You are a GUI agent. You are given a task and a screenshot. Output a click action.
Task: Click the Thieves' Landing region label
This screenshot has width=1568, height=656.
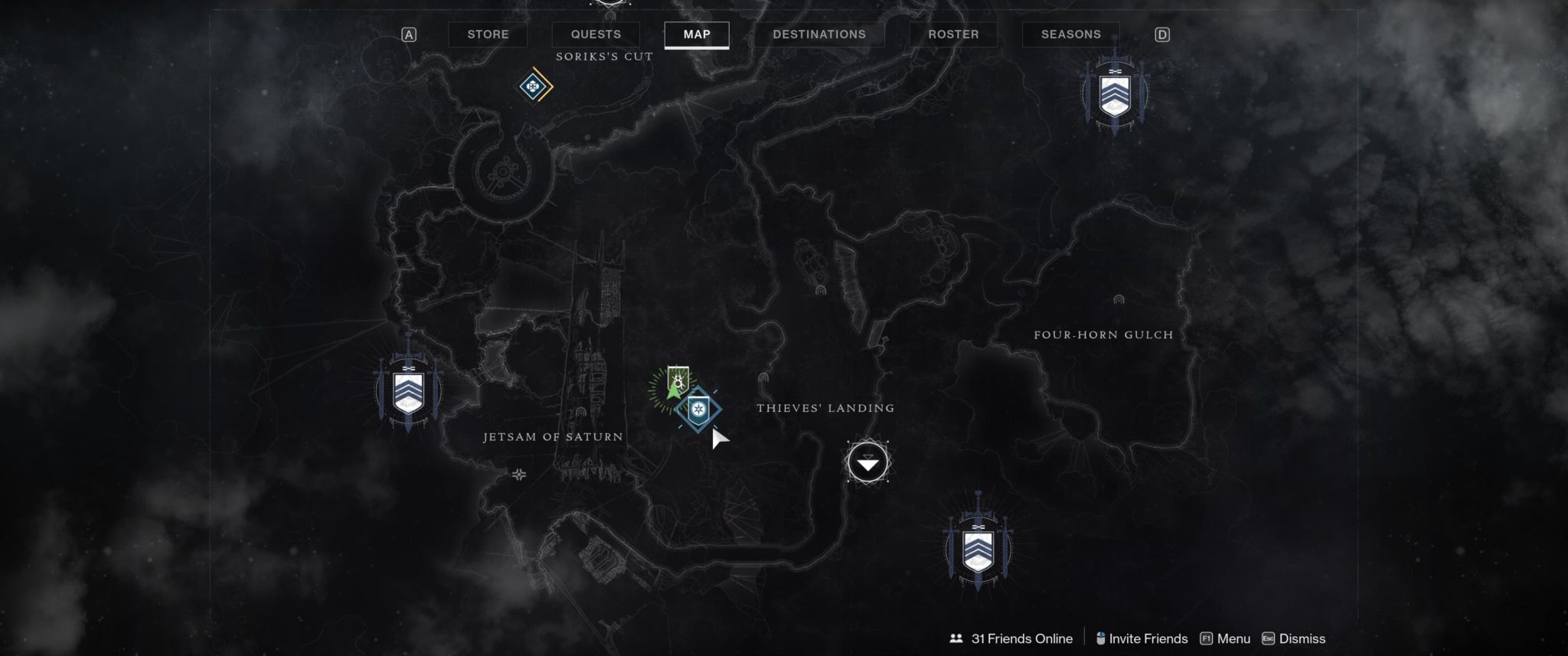point(824,408)
